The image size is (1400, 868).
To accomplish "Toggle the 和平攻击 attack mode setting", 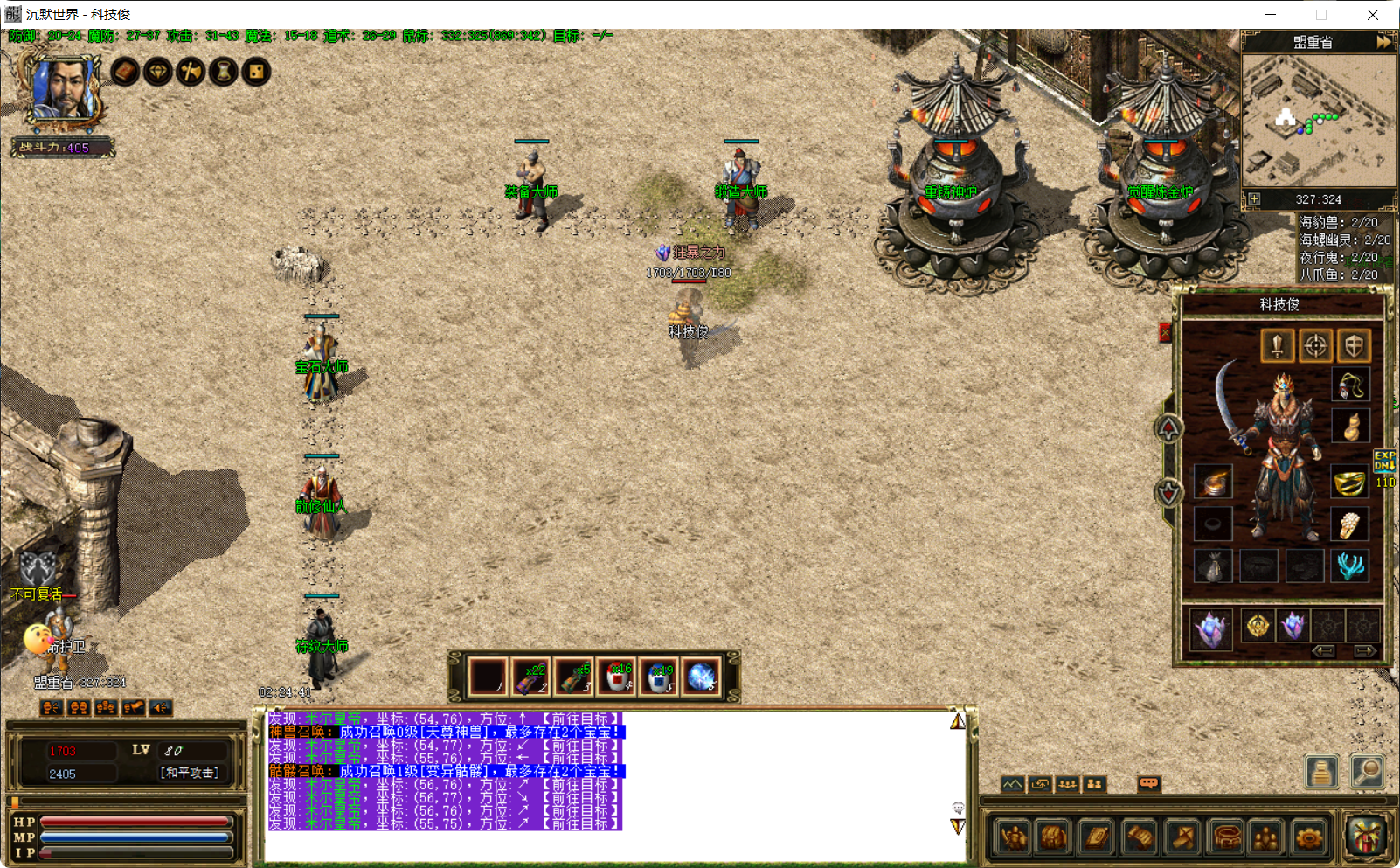I will tap(190, 772).
